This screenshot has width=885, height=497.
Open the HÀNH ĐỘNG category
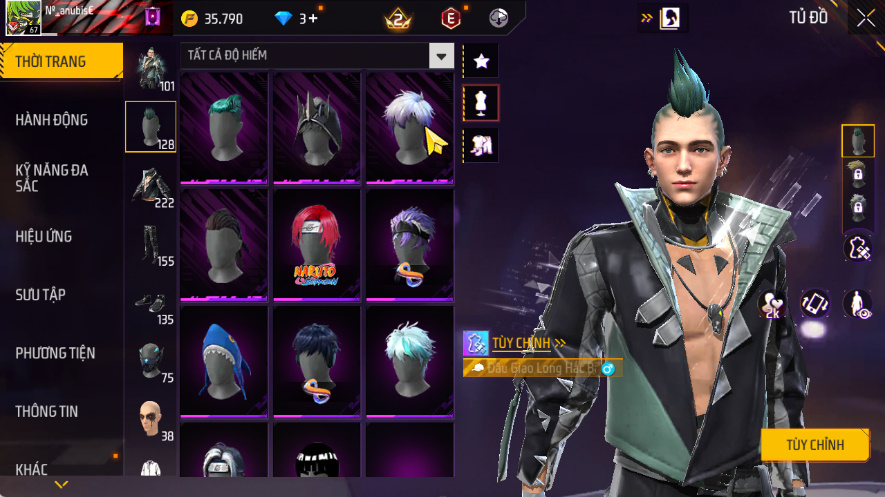click(x=52, y=120)
